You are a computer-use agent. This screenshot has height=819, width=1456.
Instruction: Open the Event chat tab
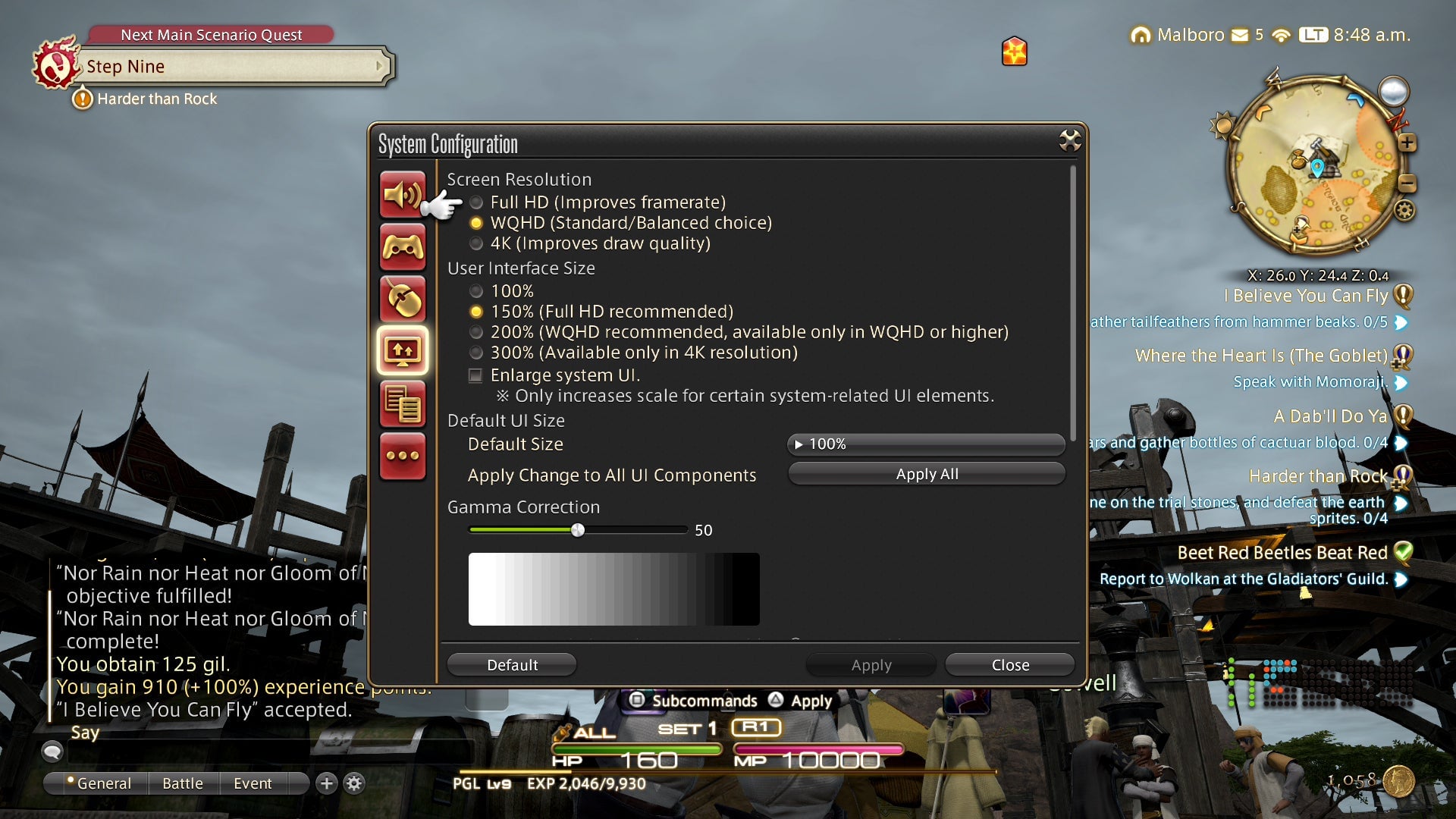pos(253,783)
